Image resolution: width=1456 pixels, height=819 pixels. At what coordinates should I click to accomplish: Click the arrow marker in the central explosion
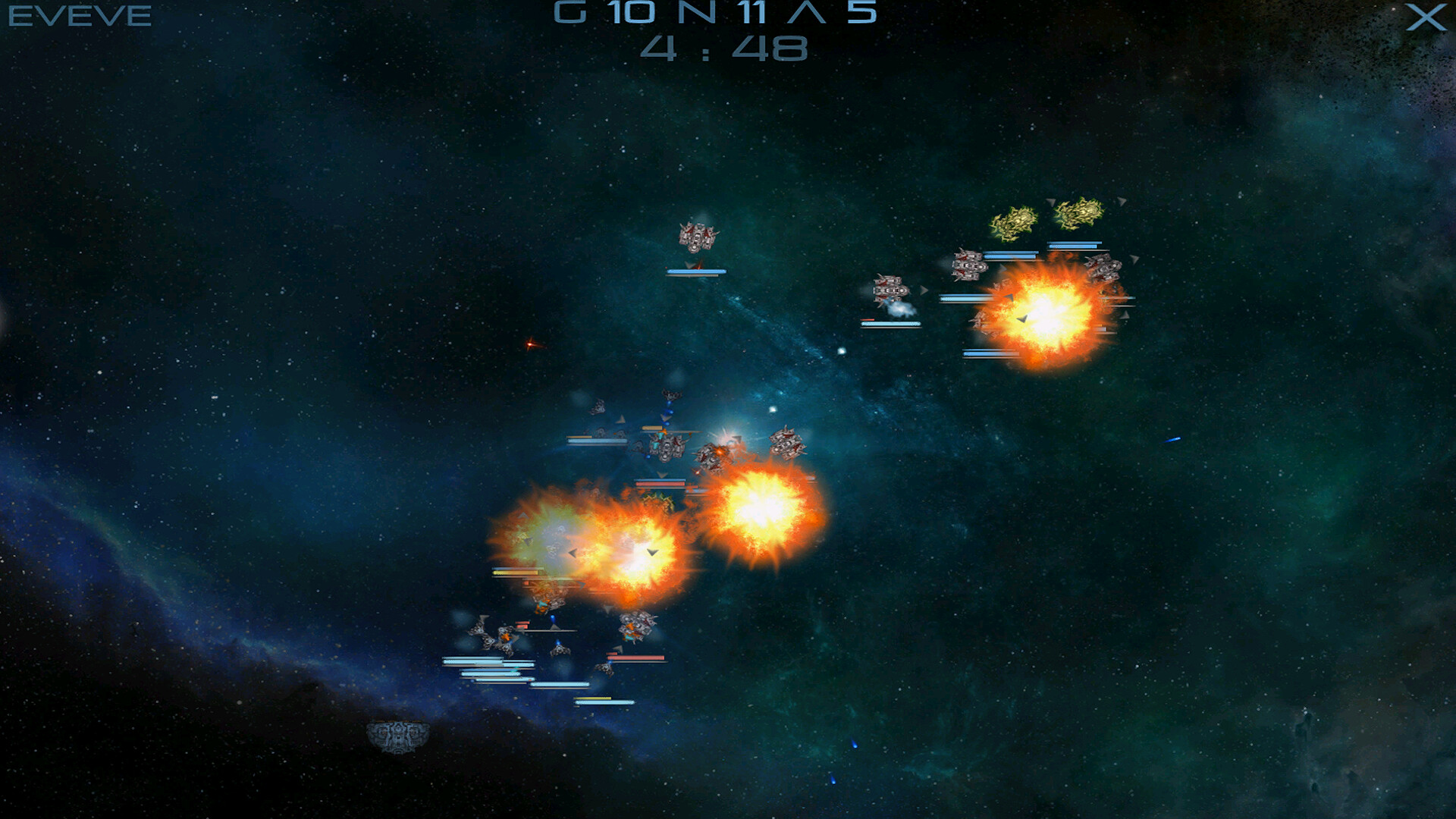652,552
